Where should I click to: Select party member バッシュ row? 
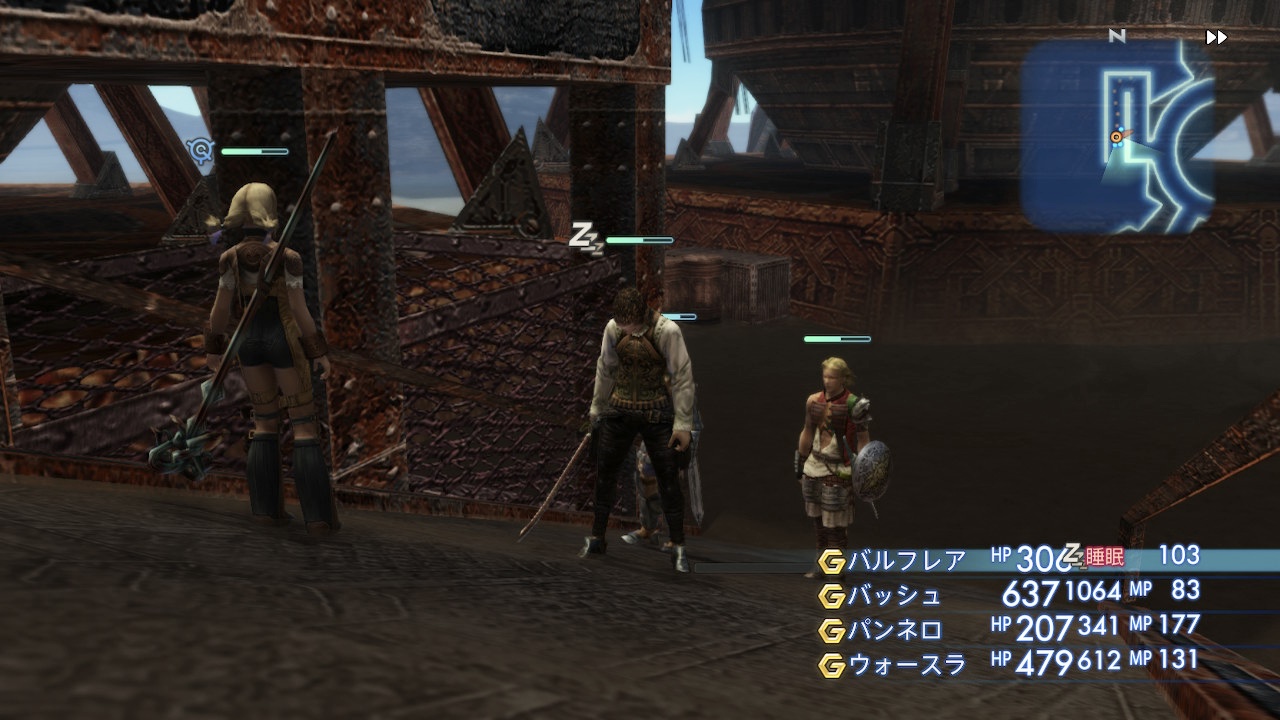tap(895, 596)
